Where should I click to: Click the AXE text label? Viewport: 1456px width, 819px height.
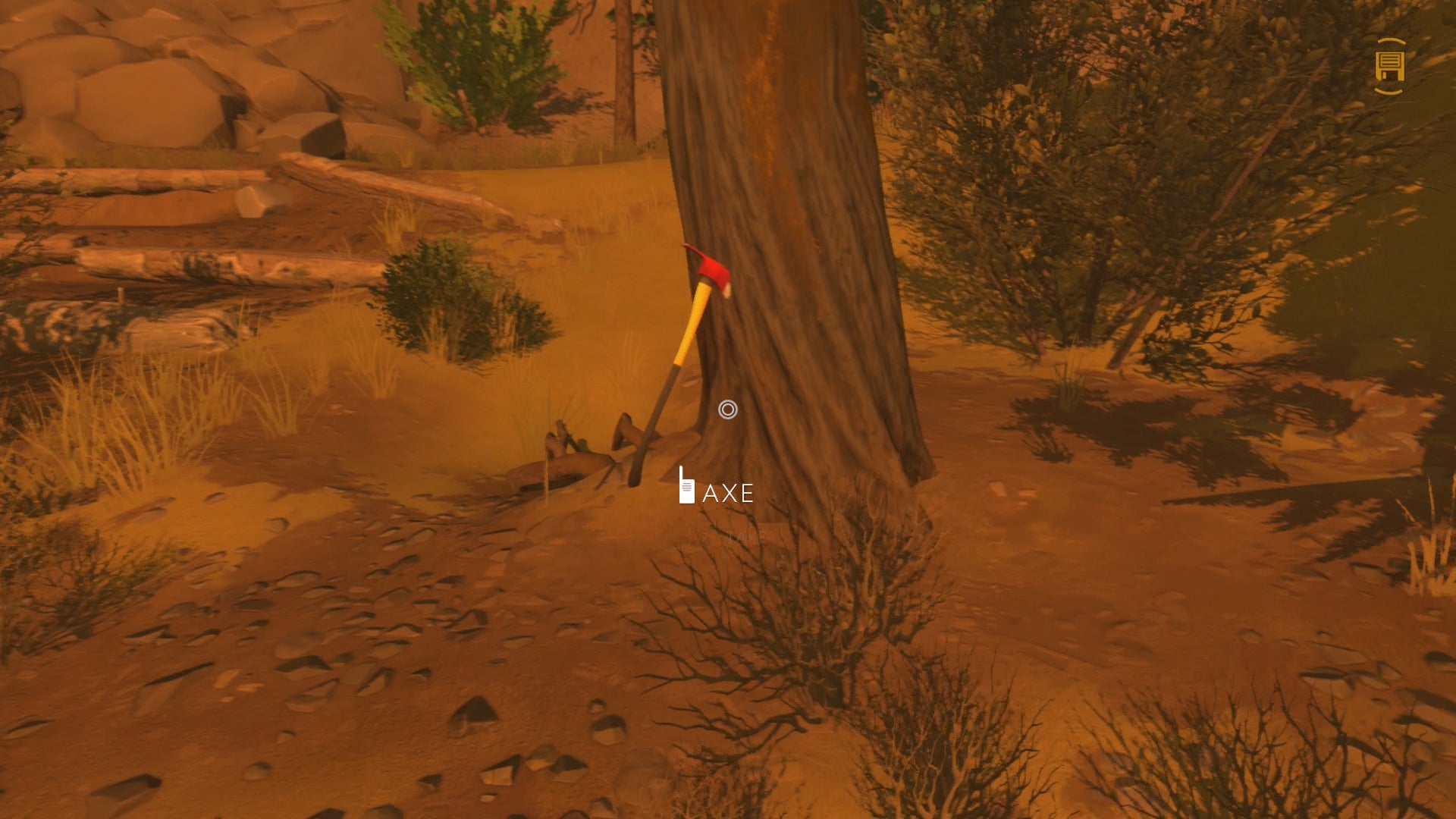pyautogui.click(x=729, y=493)
